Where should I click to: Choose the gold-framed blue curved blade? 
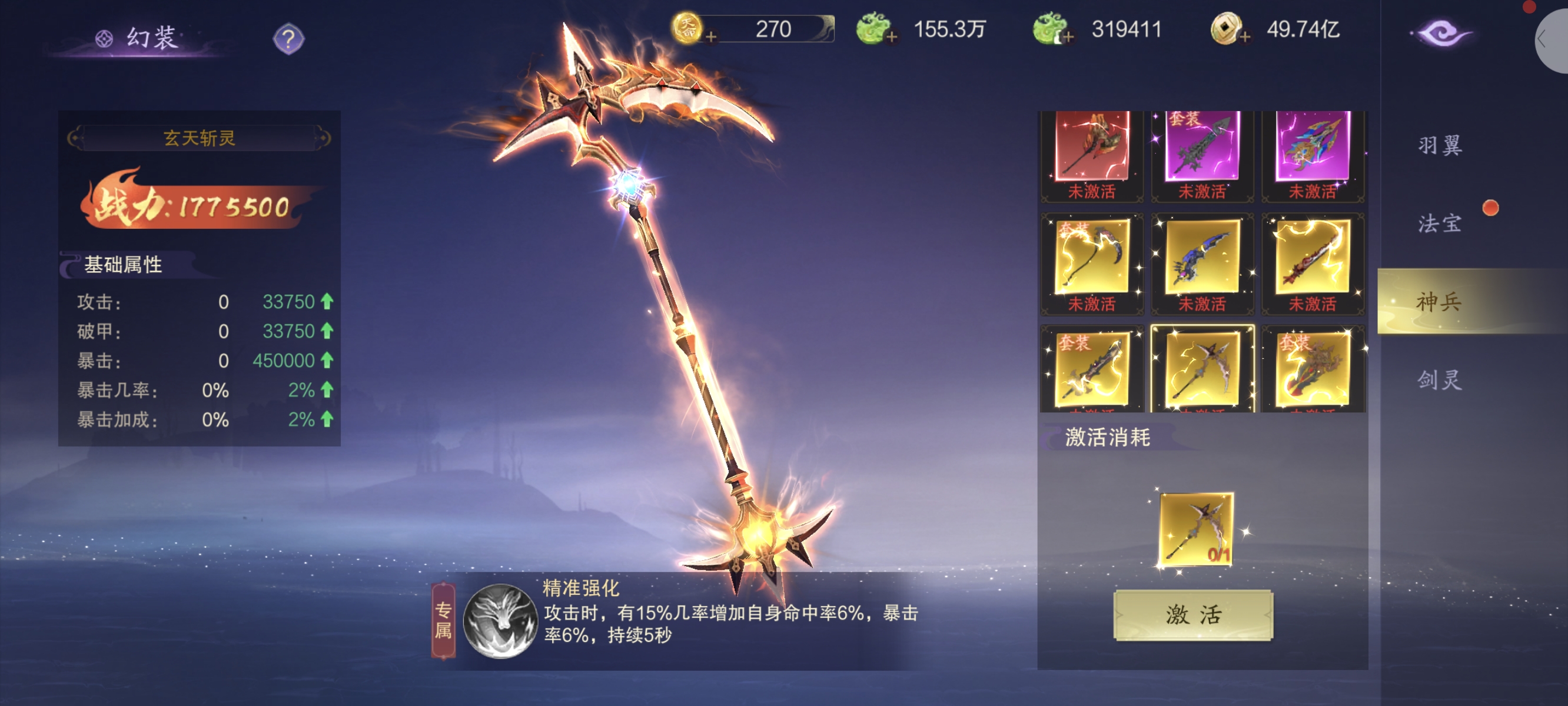pos(1201,257)
